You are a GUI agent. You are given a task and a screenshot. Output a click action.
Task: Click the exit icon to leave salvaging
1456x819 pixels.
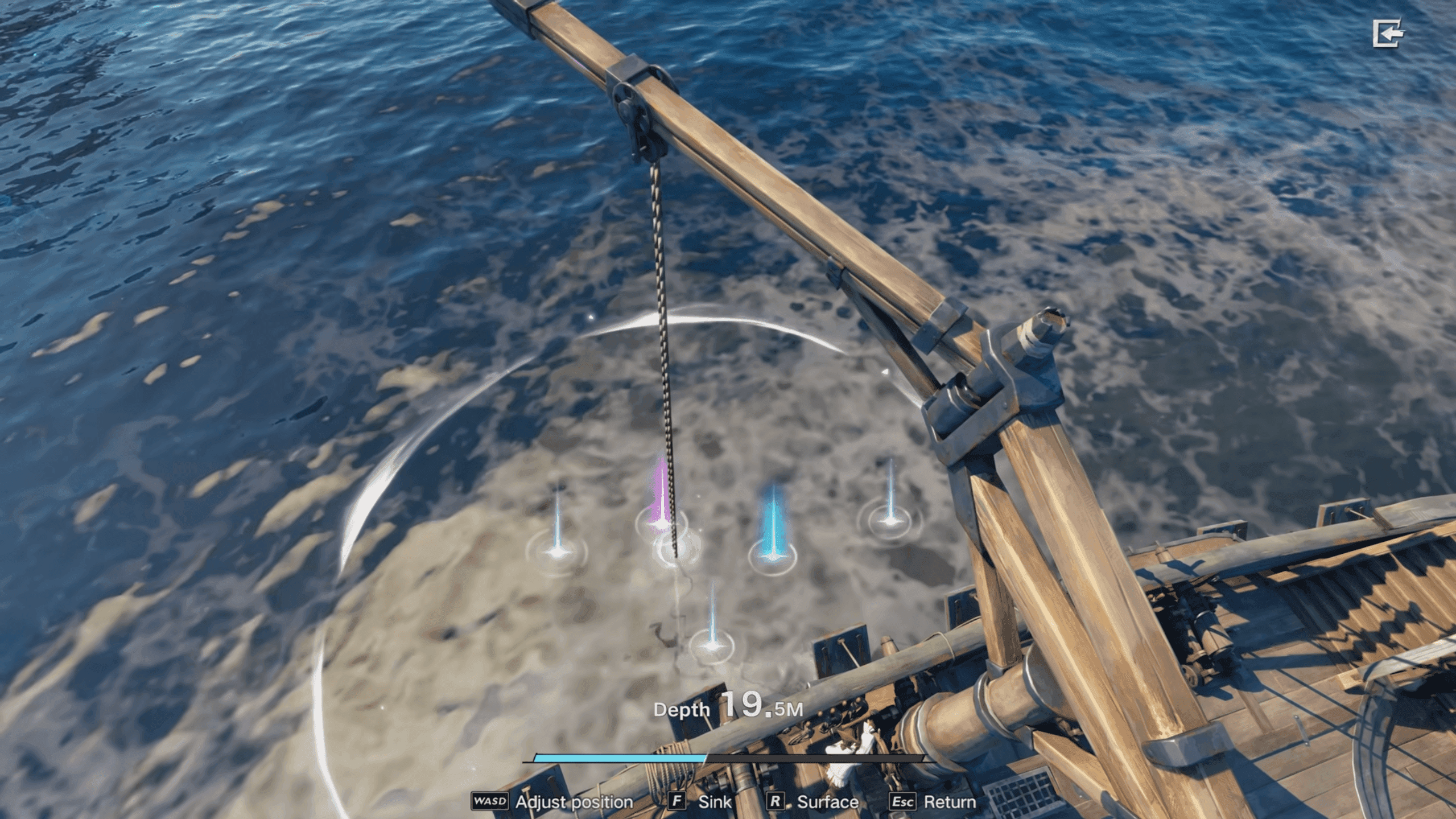coord(1388,34)
